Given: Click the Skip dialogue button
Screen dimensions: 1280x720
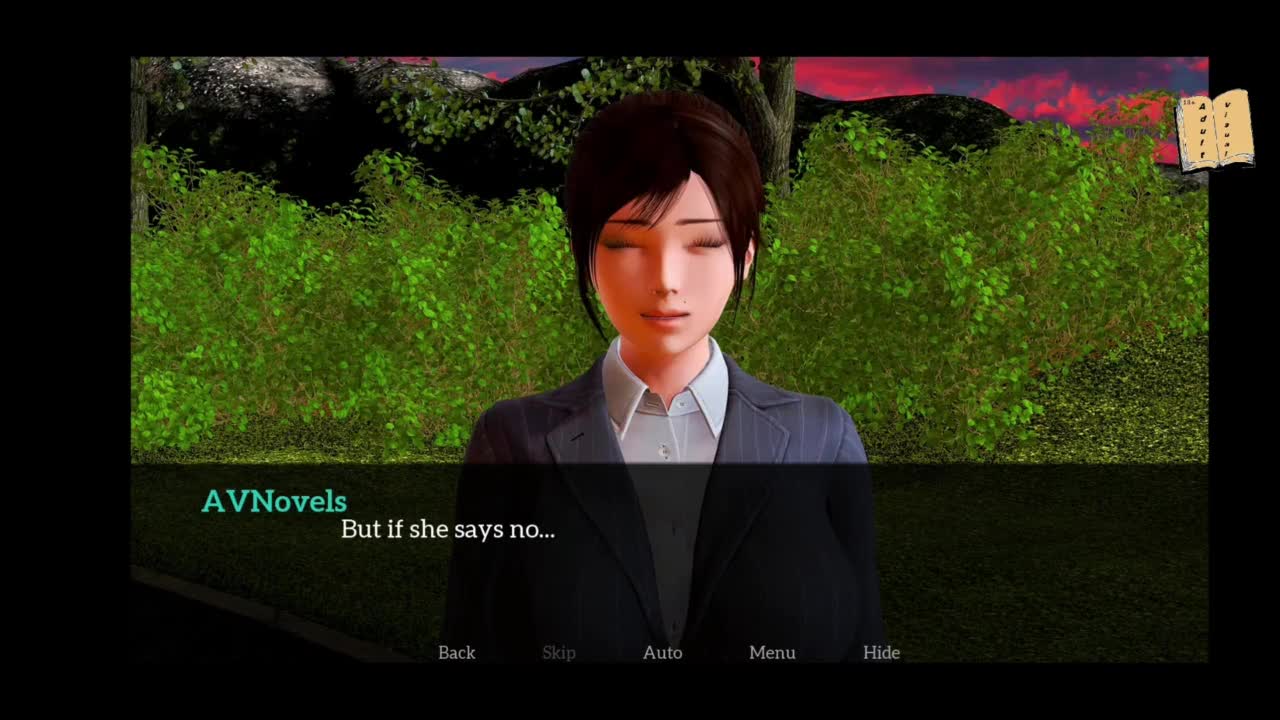Looking at the screenshot, I should pyautogui.click(x=558, y=652).
